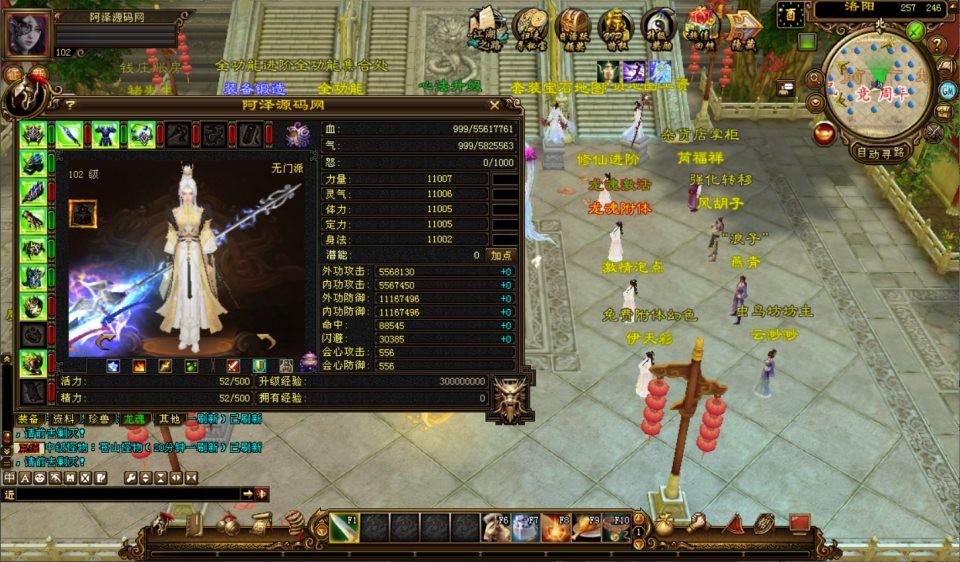Open the 装备 equipment tab
Image resolution: width=960 pixels, height=562 pixels.
30,419
